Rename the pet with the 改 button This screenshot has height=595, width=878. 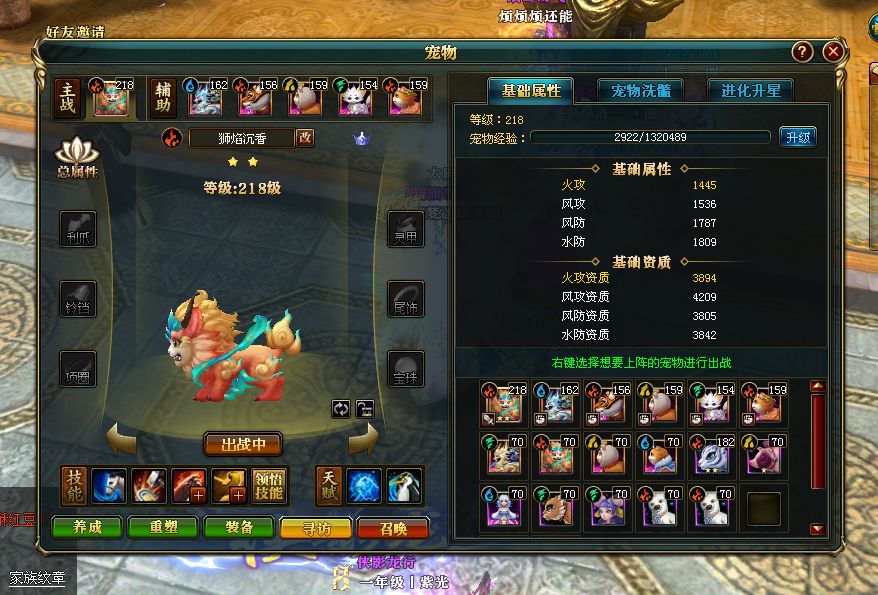(x=306, y=138)
